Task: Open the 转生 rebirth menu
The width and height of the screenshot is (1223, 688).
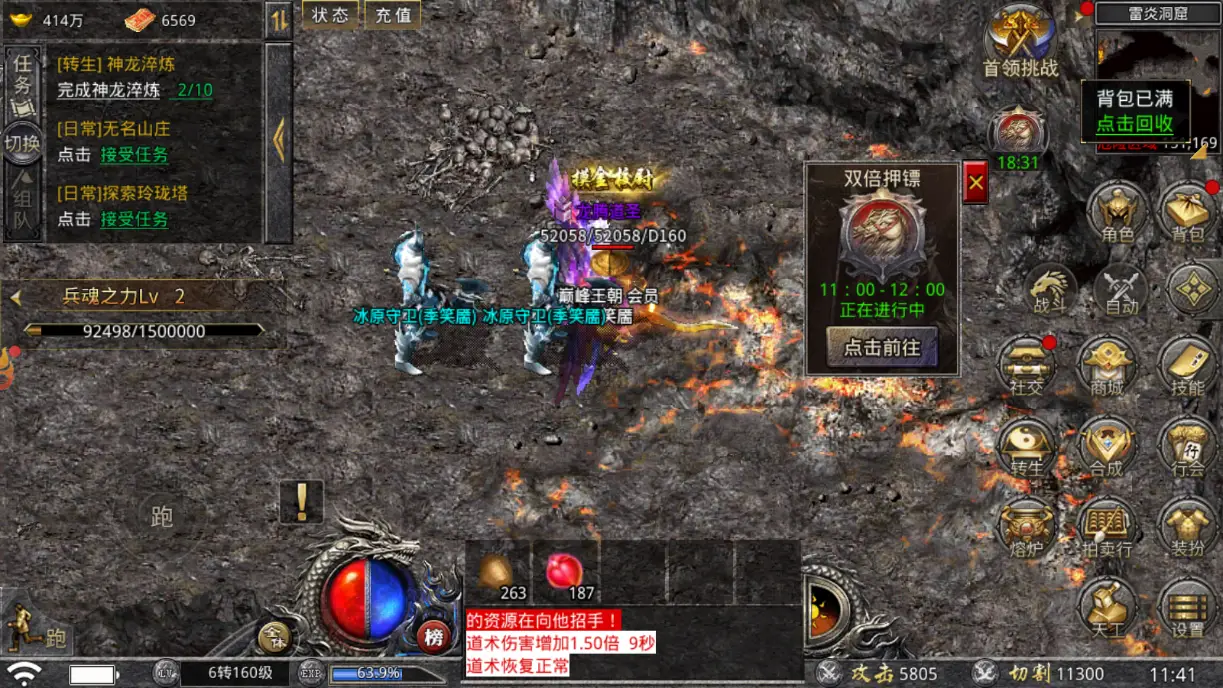Action: [1027, 447]
